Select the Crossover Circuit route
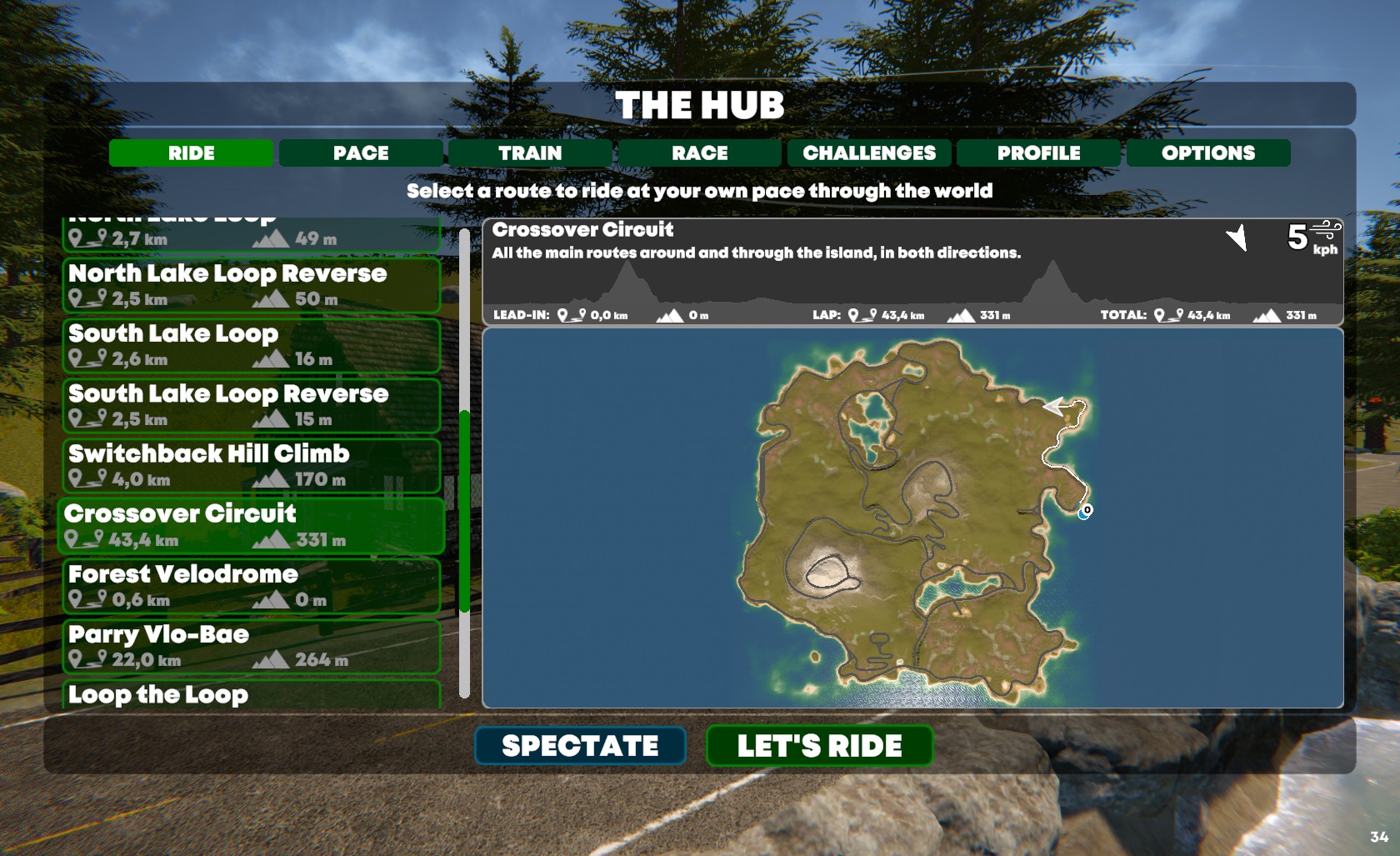 [x=251, y=526]
